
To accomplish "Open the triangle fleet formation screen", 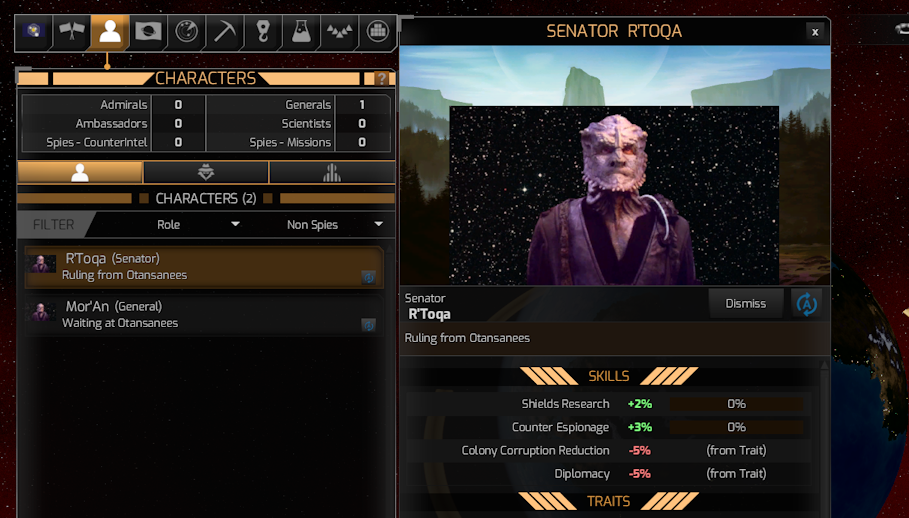I will pos(338,32).
